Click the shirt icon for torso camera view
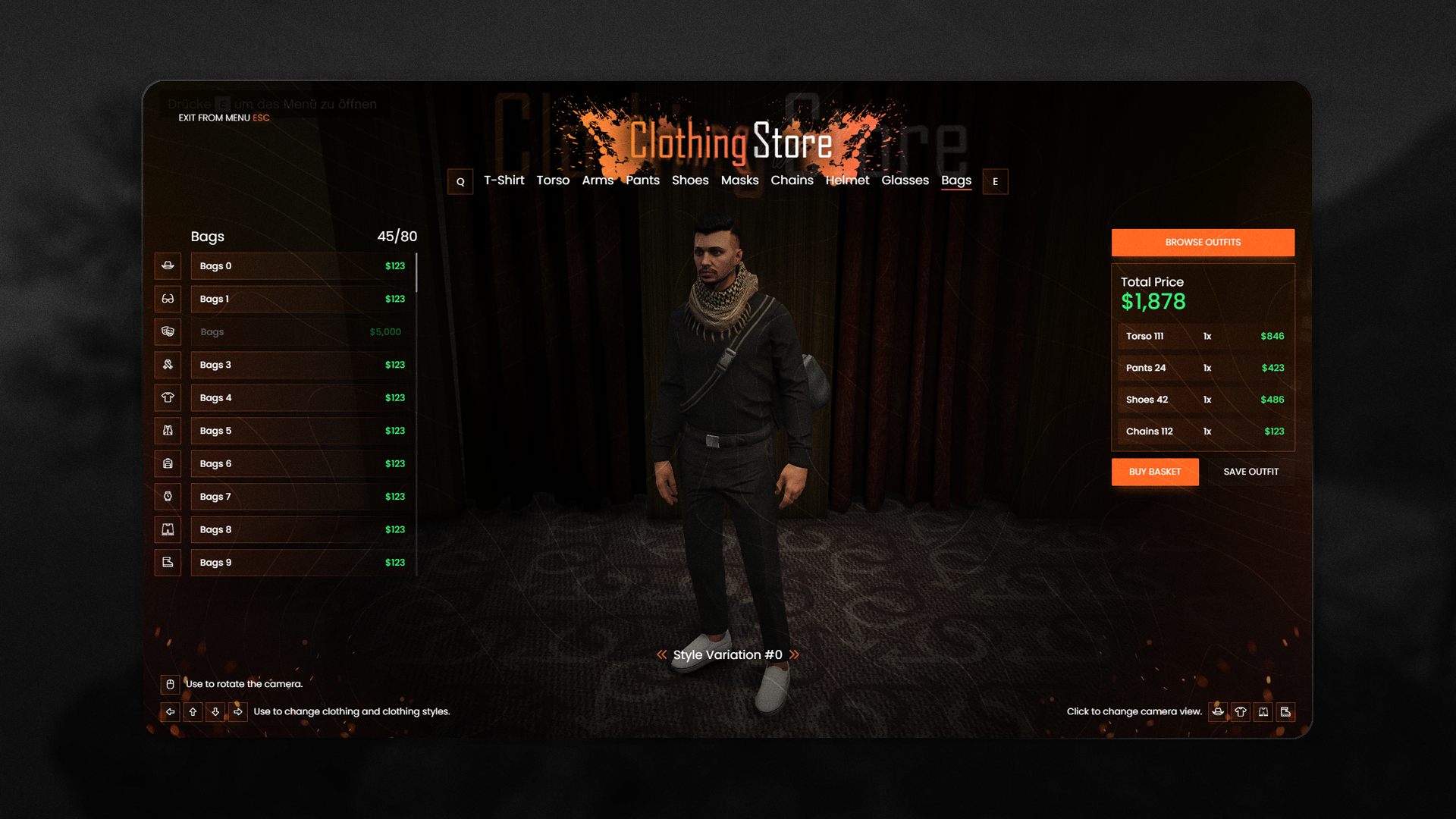This screenshot has height=819, width=1456. pos(1241,712)
